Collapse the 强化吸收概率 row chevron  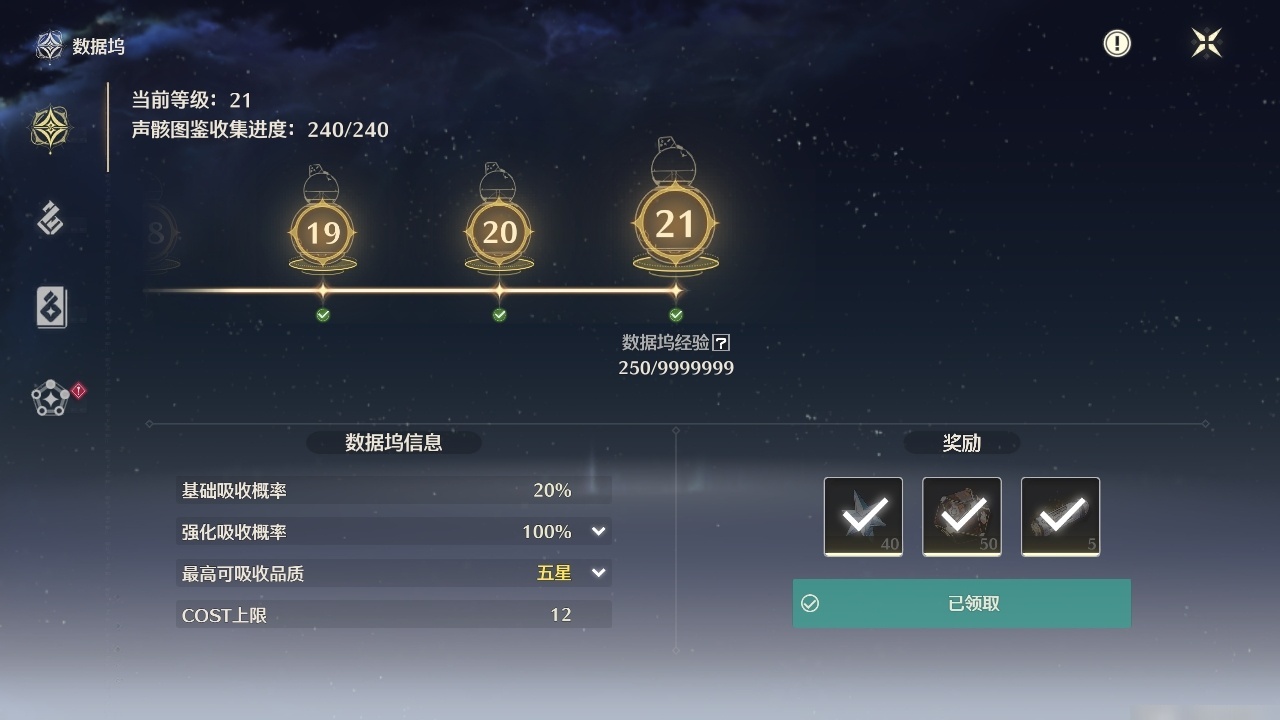tap(599, 531)
